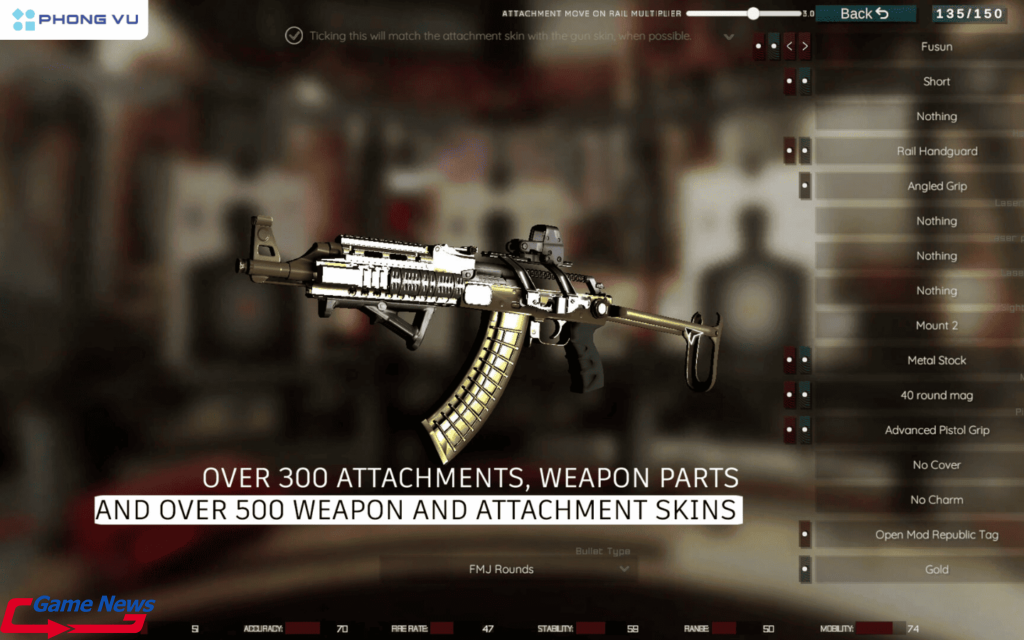
Task: Select the Open Mod Republic Tag row
Action: [936, 535]
